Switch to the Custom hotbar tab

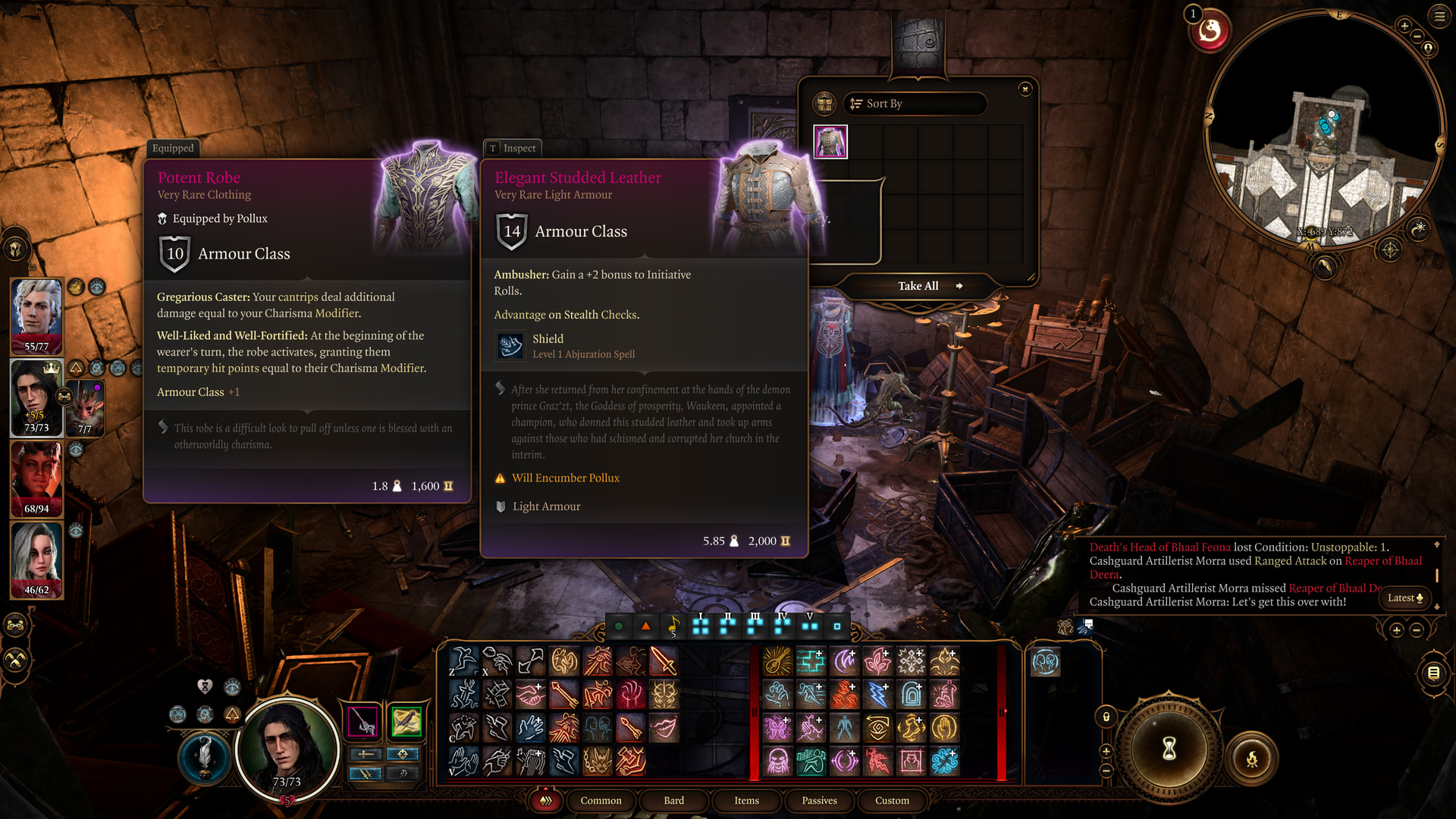[892, 800]
